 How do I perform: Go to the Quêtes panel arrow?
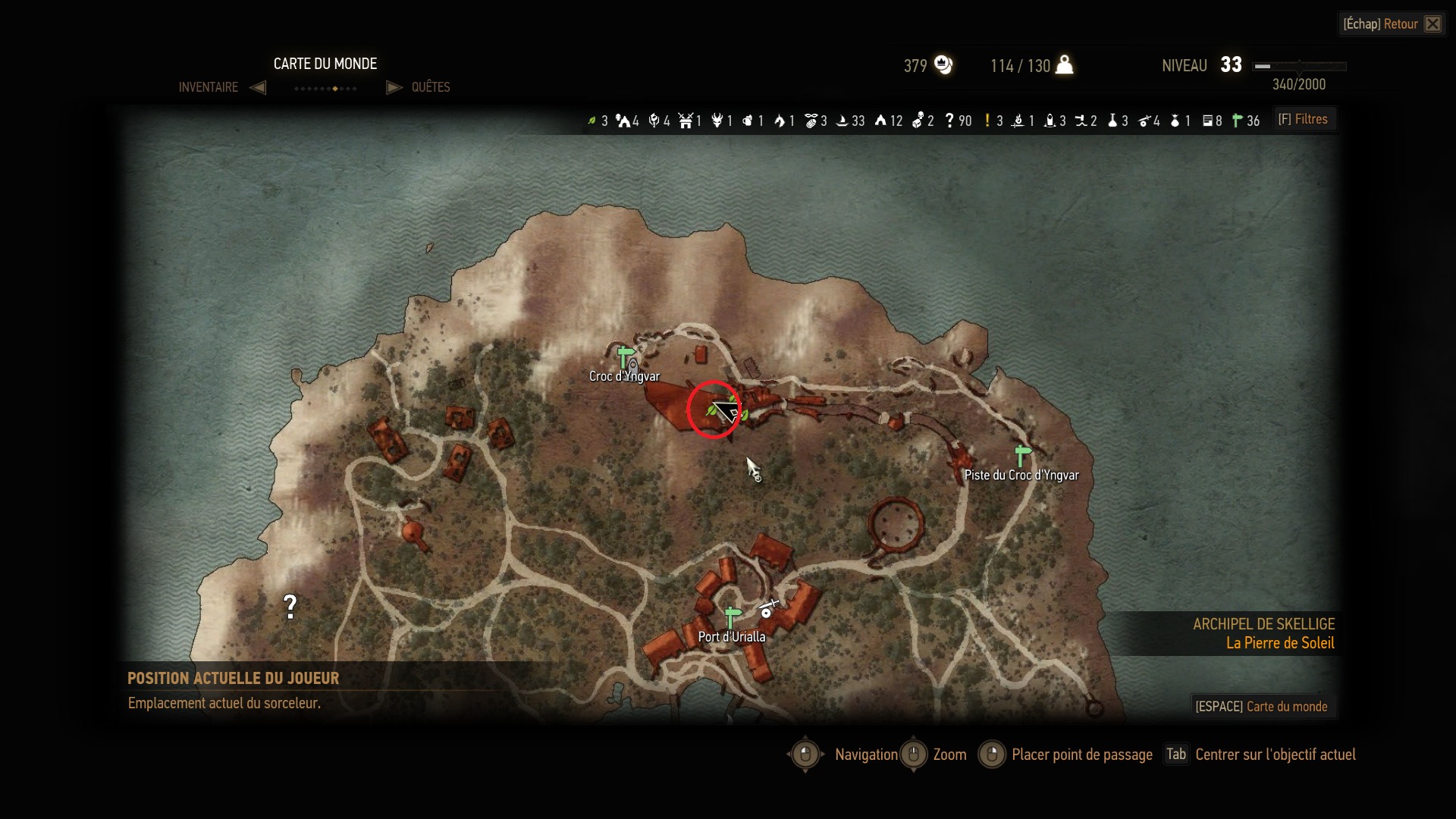tap(394, 87)
